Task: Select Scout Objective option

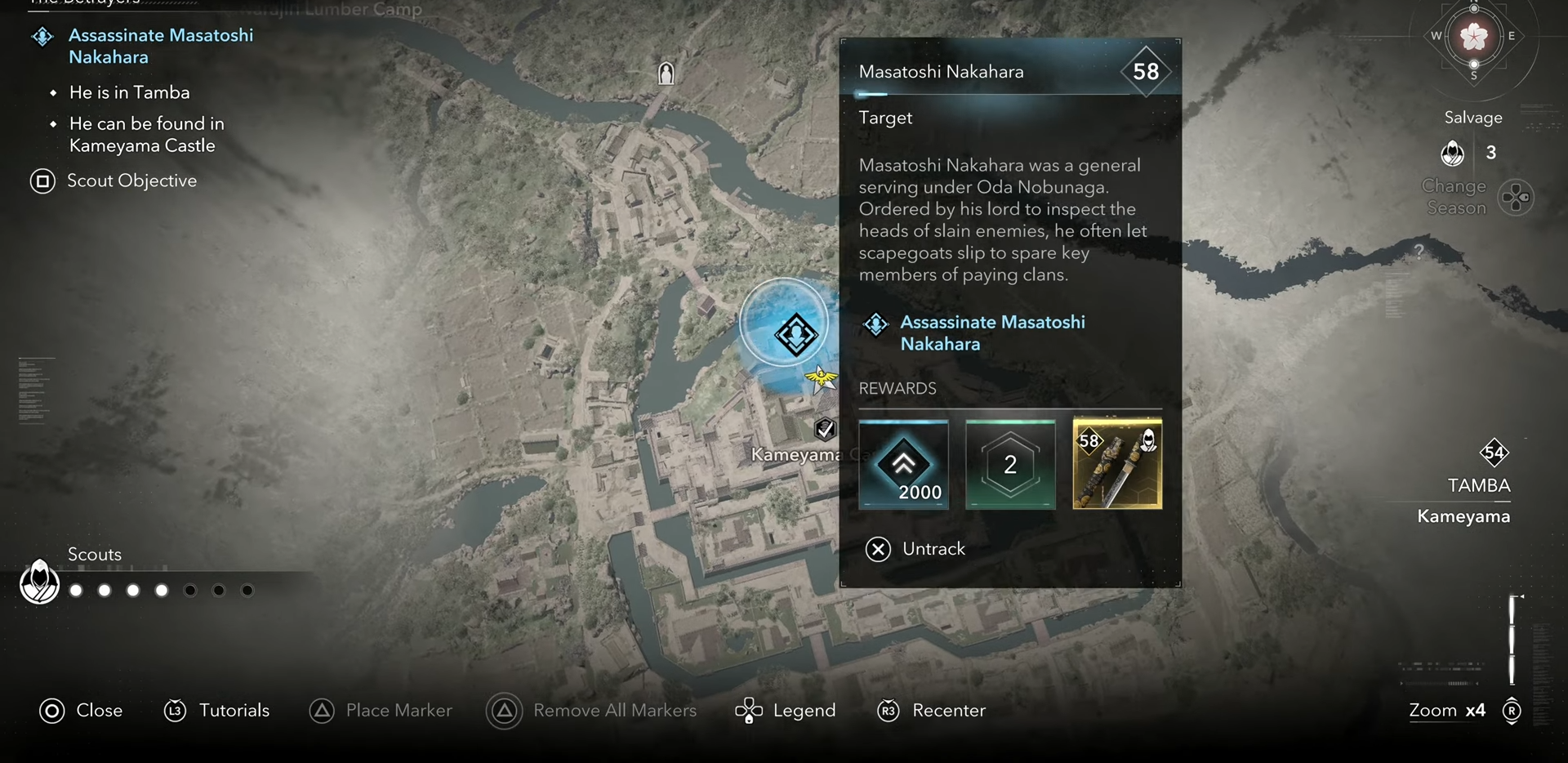Action: coord(114,181)
